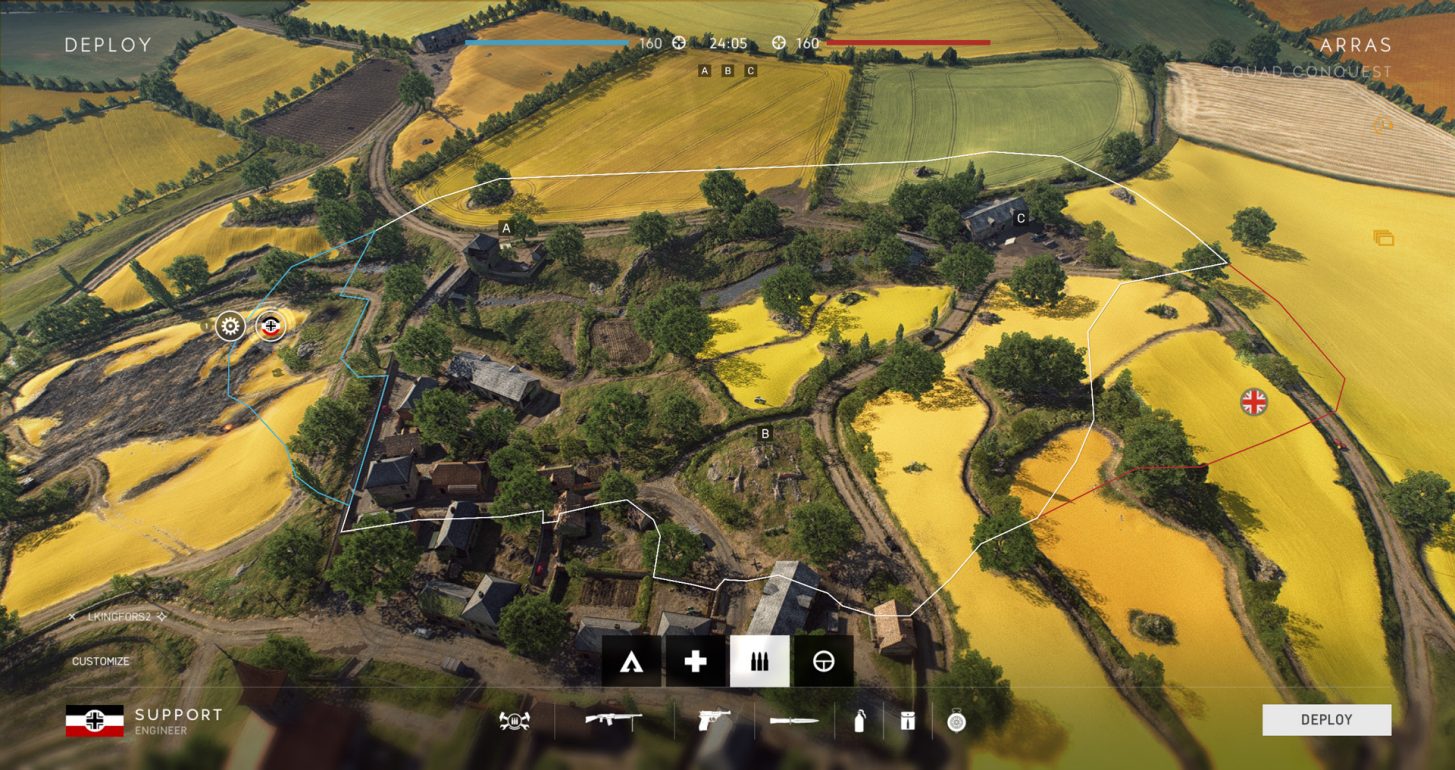This screenshot has width=1455, height=770.
Task: Open the pistol sidearm slot
Action: tap(714, 720)
